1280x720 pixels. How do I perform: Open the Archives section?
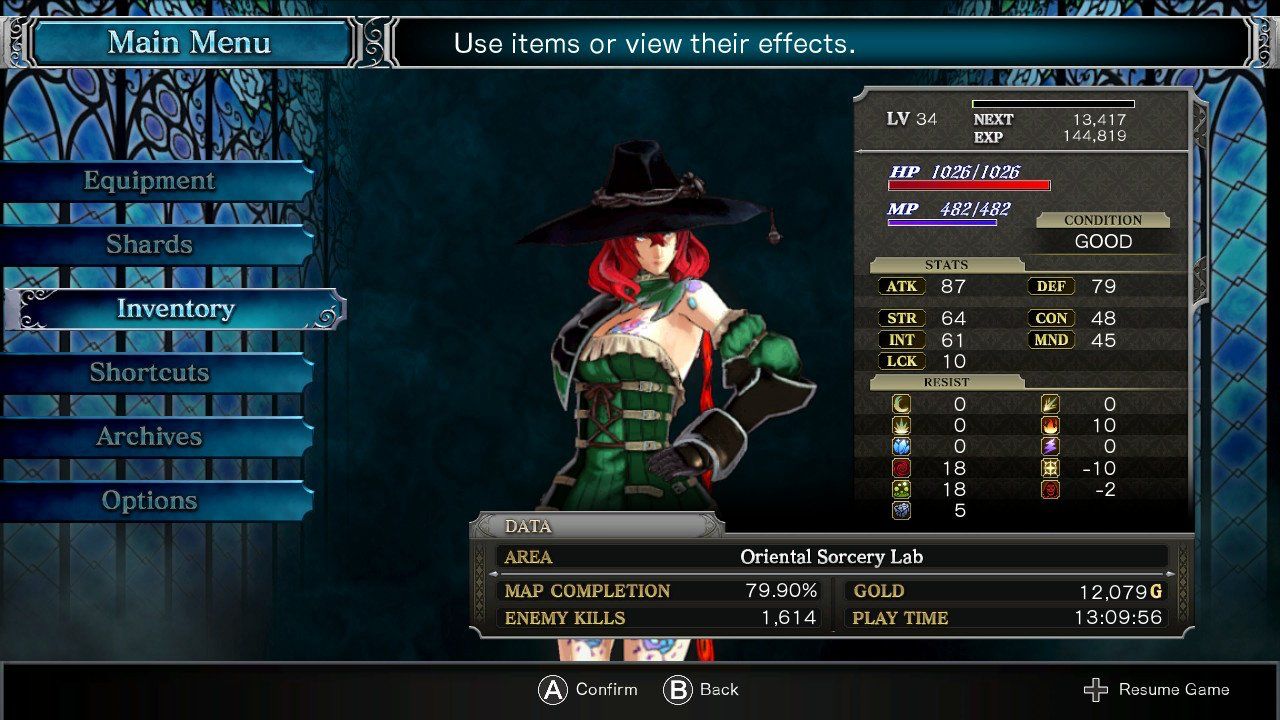click(150, 436)
